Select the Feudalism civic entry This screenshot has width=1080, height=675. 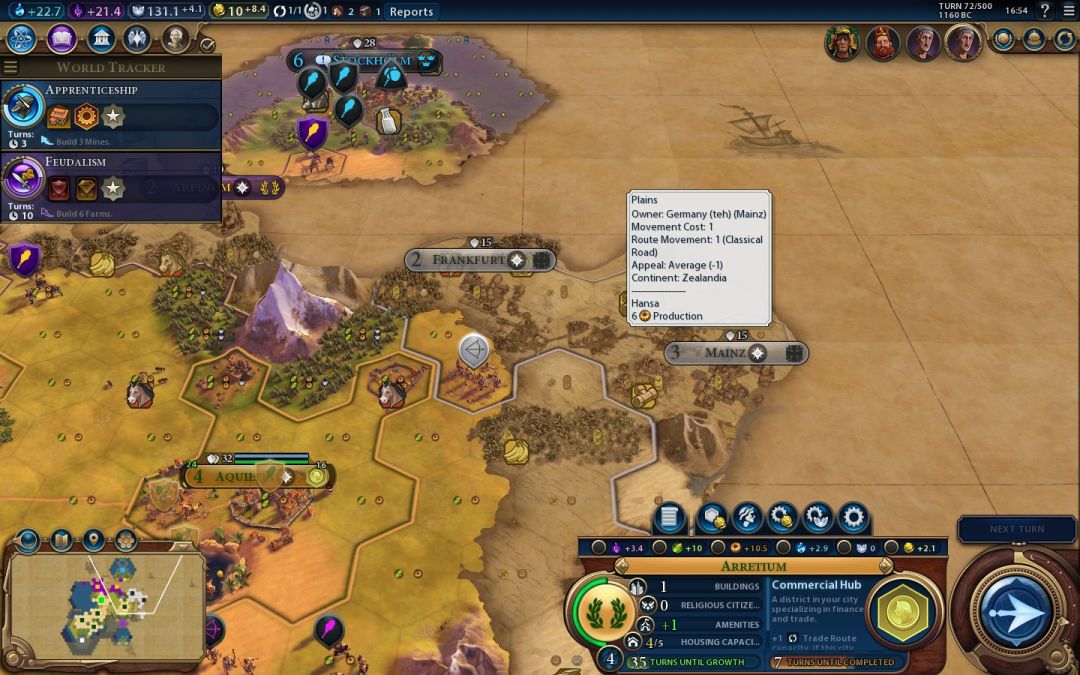[110, 186]
